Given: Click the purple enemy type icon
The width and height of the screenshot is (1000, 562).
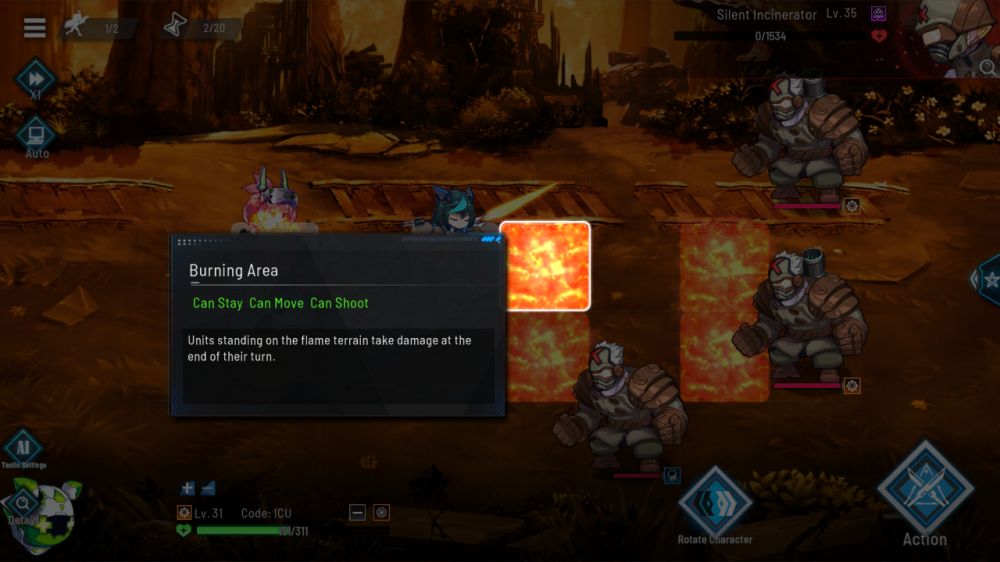Looking at the screenshot, I should (879, 14).
